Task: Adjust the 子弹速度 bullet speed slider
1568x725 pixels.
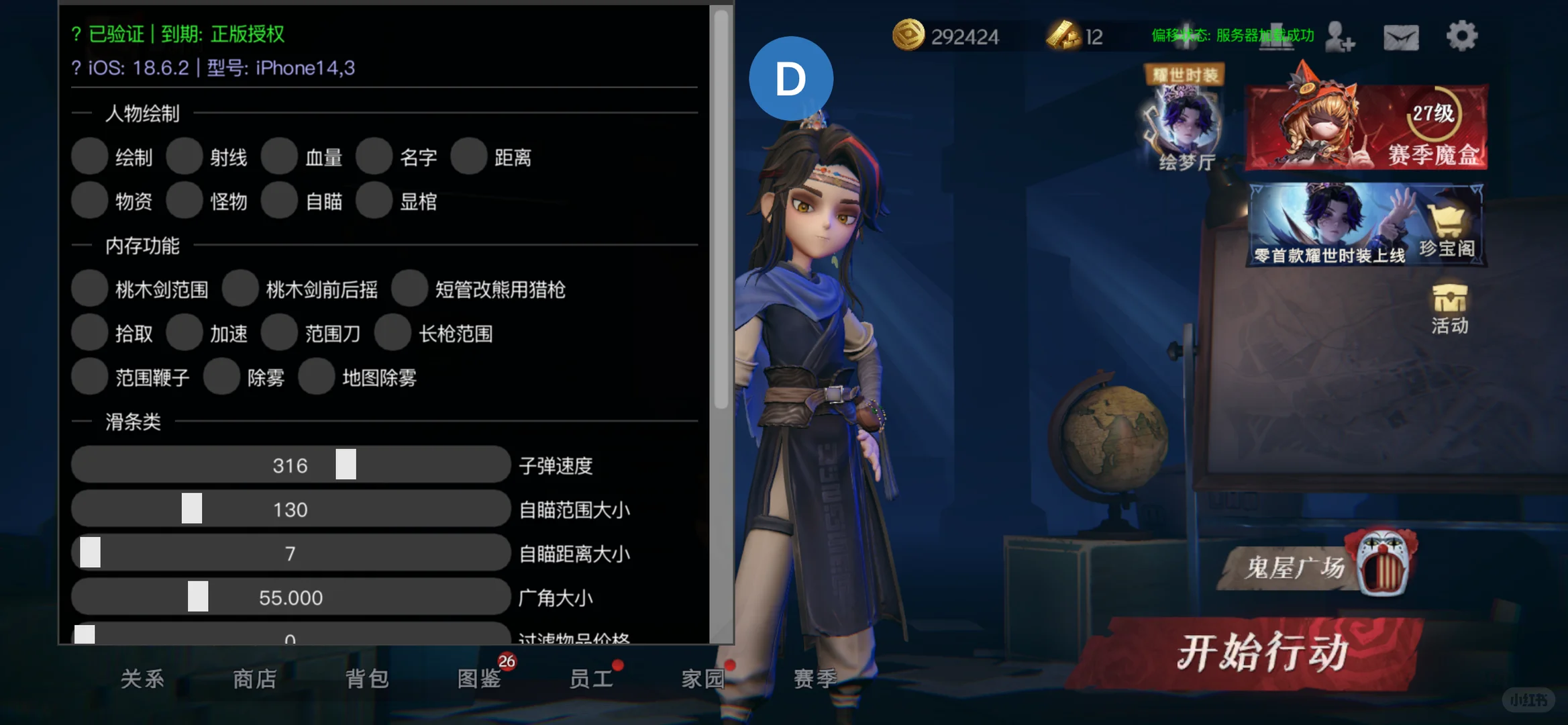Action: (x=345, y=465)
